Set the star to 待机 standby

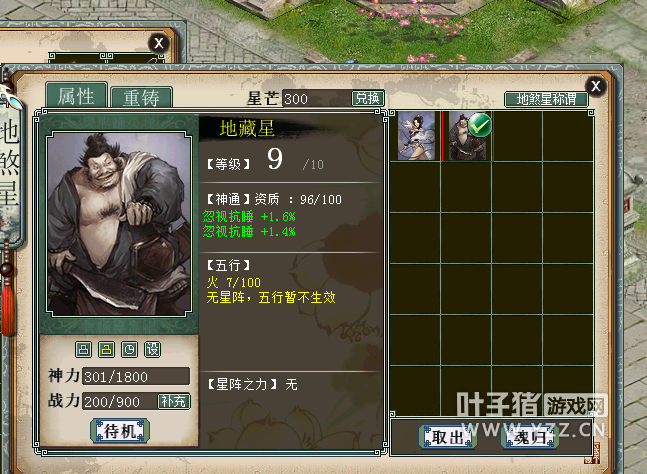coord(119,431)
